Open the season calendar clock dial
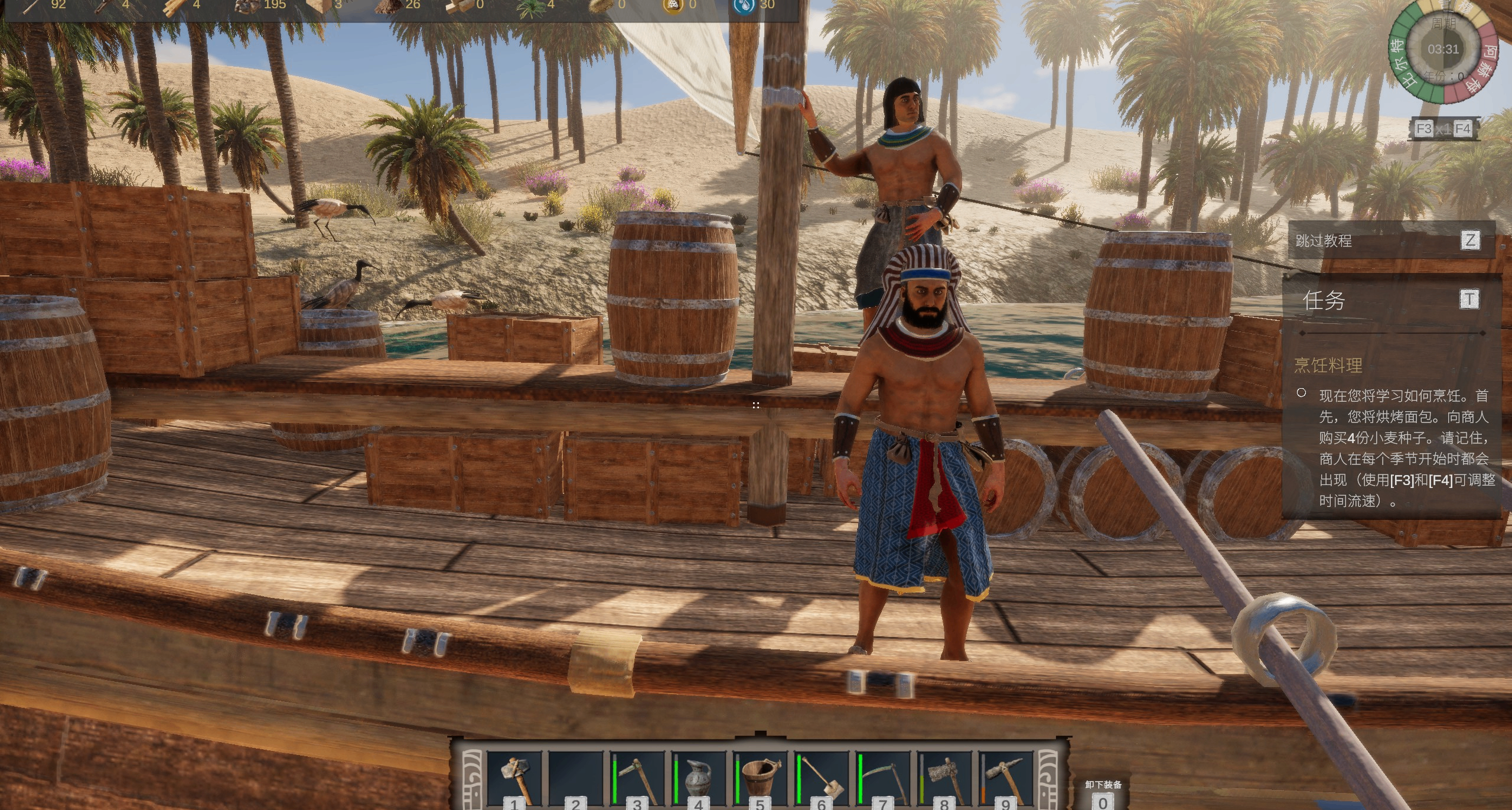 1442,51
